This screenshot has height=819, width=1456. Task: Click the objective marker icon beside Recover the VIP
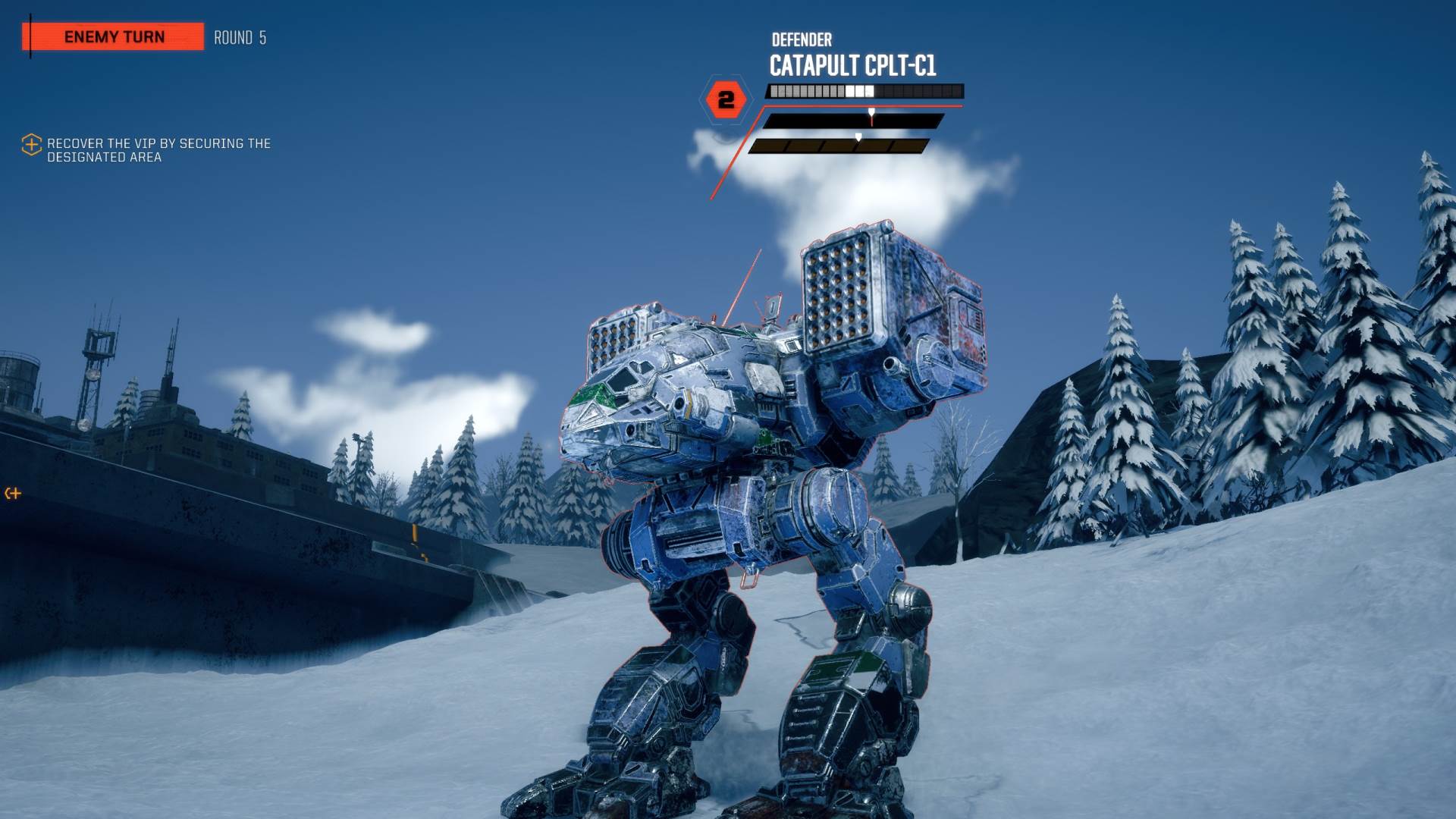coord(31,145)
